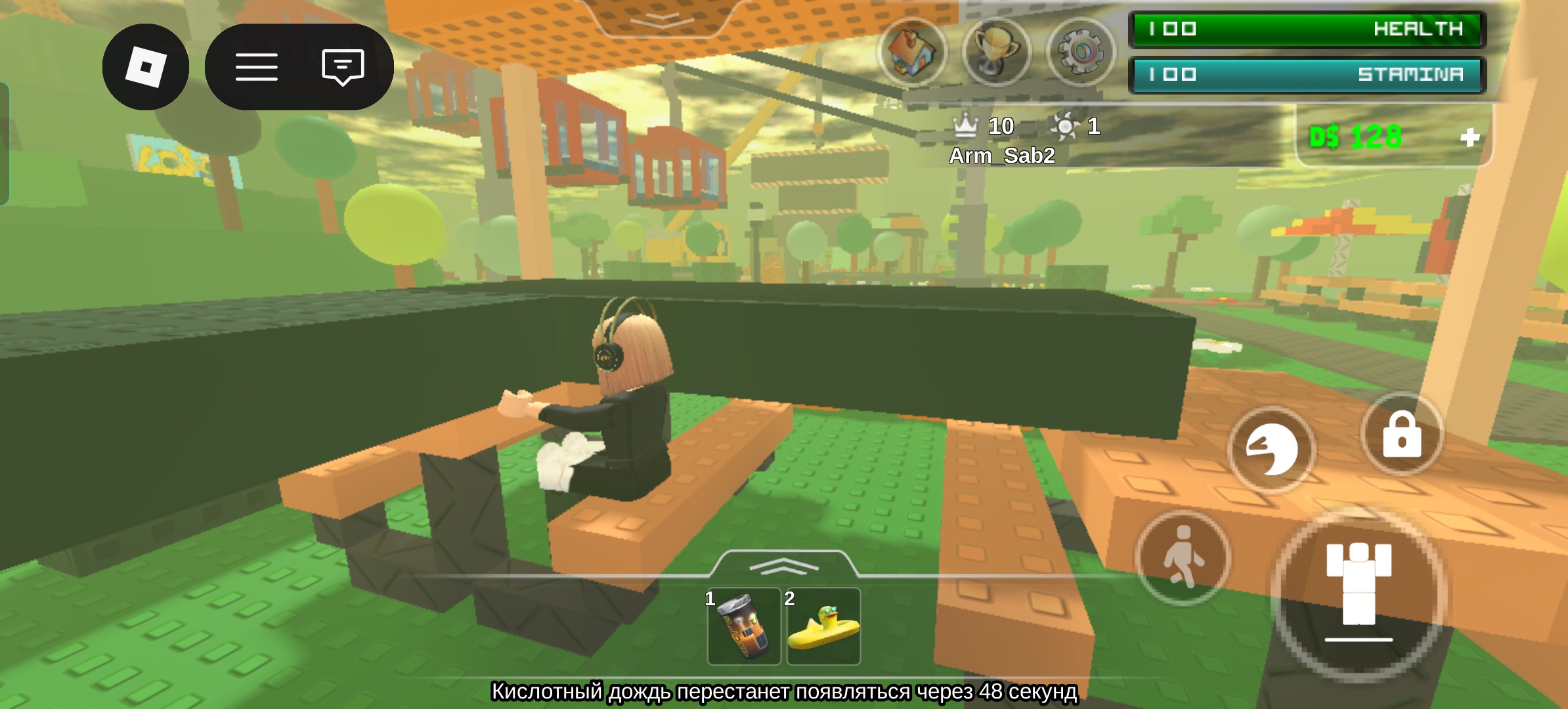Tap the plus beside D$ 128
1568x709 pixels.
pyautogui.click(x=1470, y=137)
